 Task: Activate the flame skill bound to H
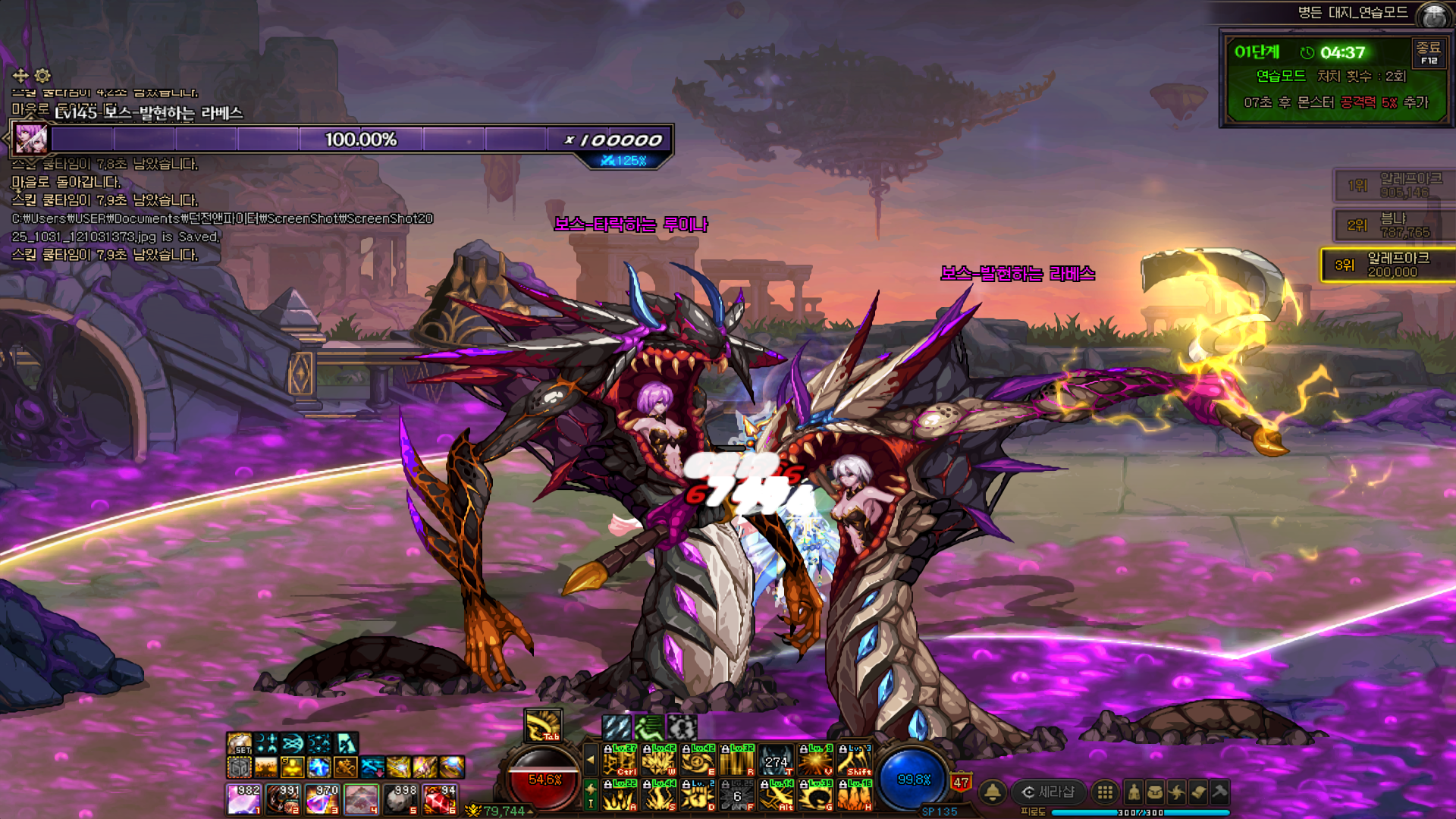[855, 795]
